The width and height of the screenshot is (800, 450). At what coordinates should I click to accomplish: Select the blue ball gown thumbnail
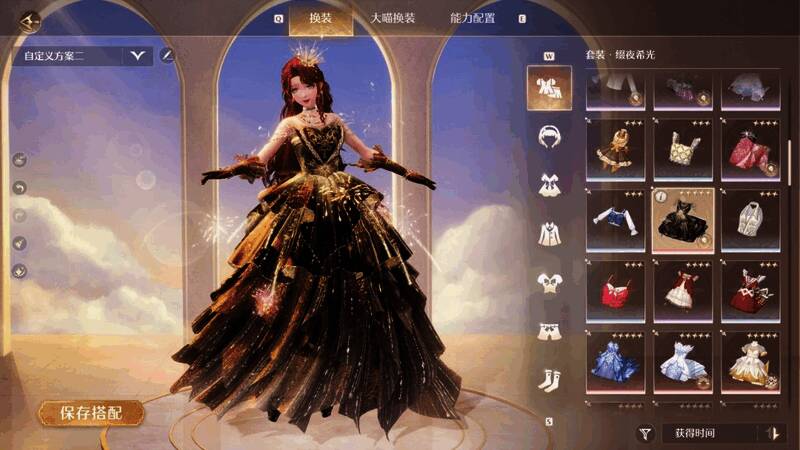pos(614,361)
